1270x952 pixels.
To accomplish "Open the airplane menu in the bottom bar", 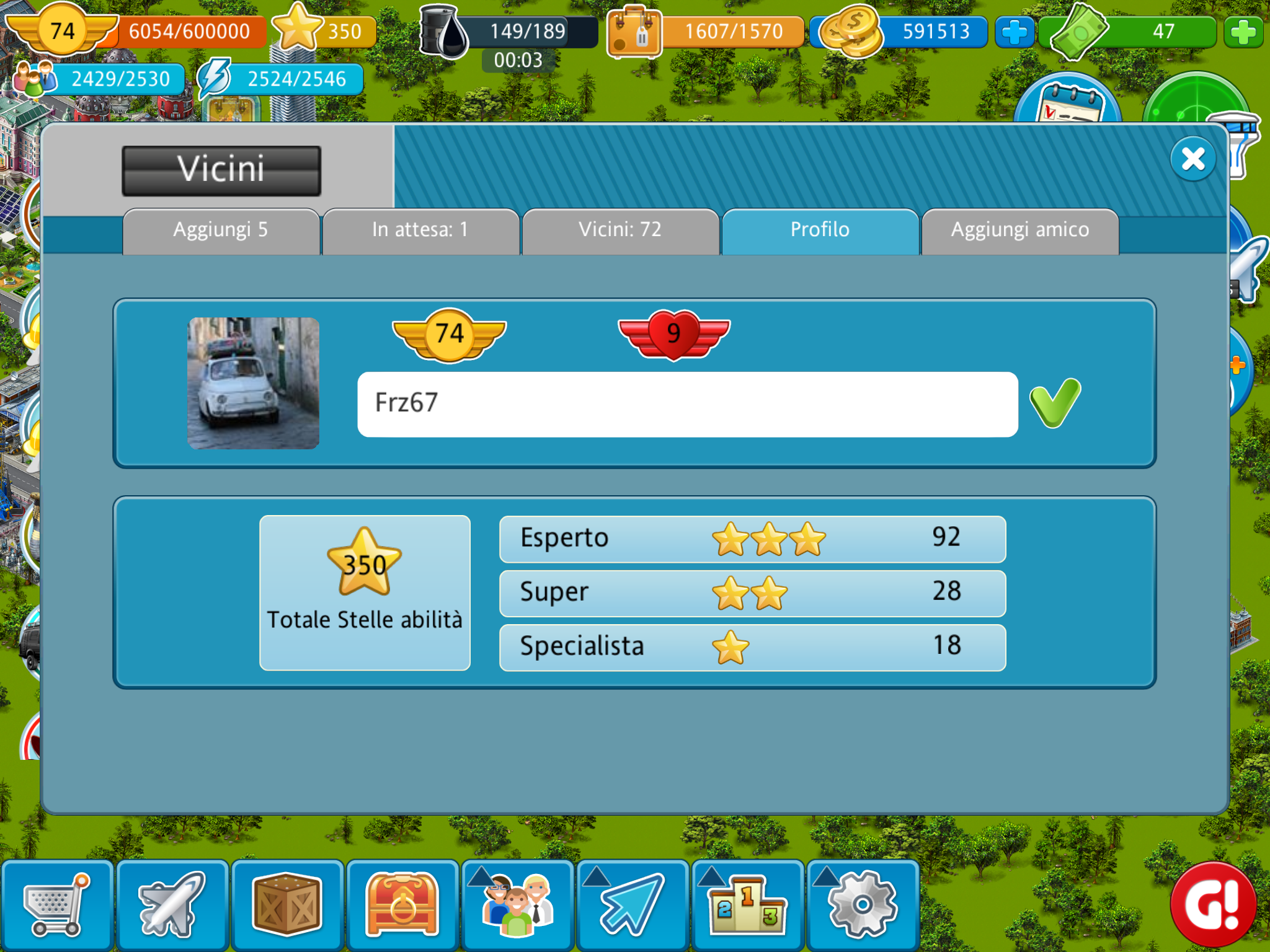I will pyautogui.click(x=172, y=906).
